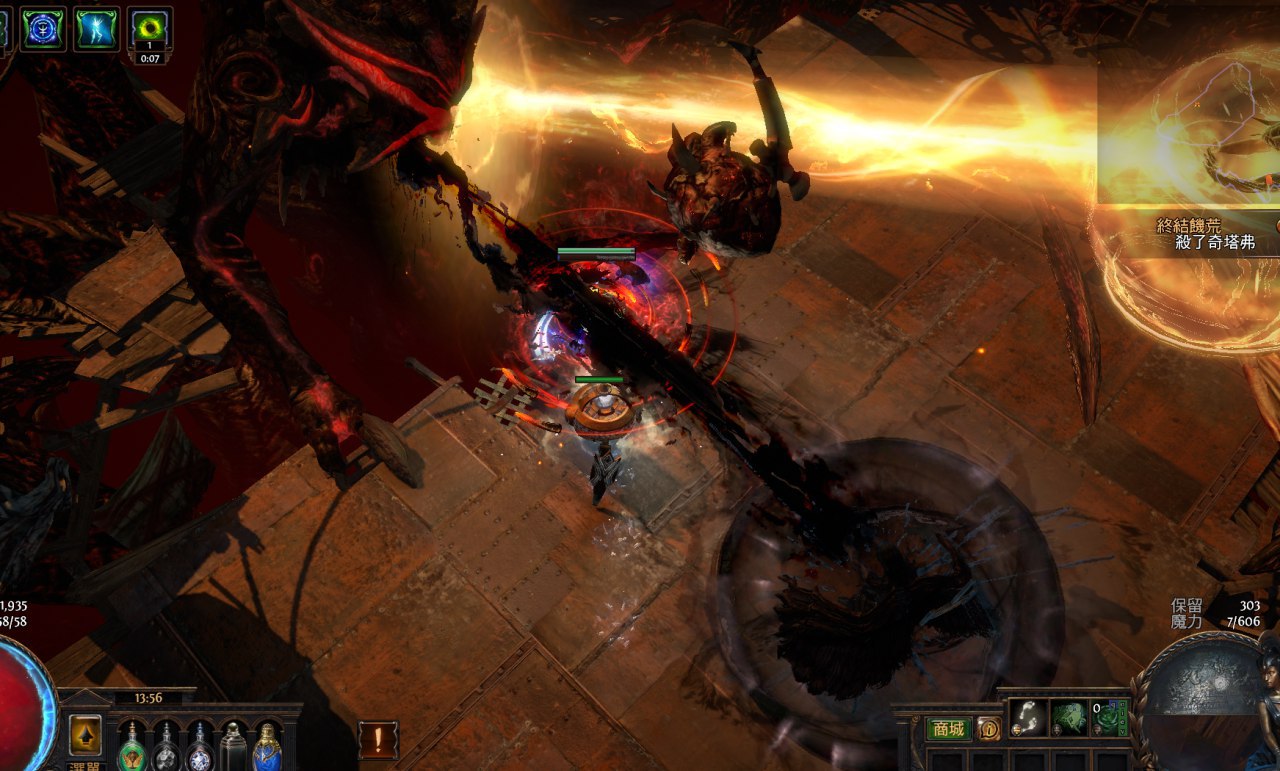
Task: Click the glowing blue figure buff icon
Action: pos(96,28)
